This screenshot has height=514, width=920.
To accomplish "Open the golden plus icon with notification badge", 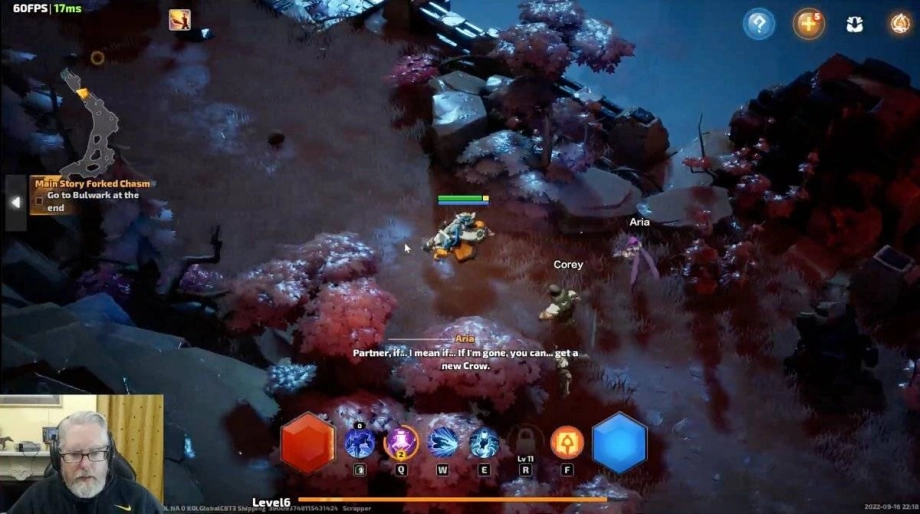I will point(808,24).
